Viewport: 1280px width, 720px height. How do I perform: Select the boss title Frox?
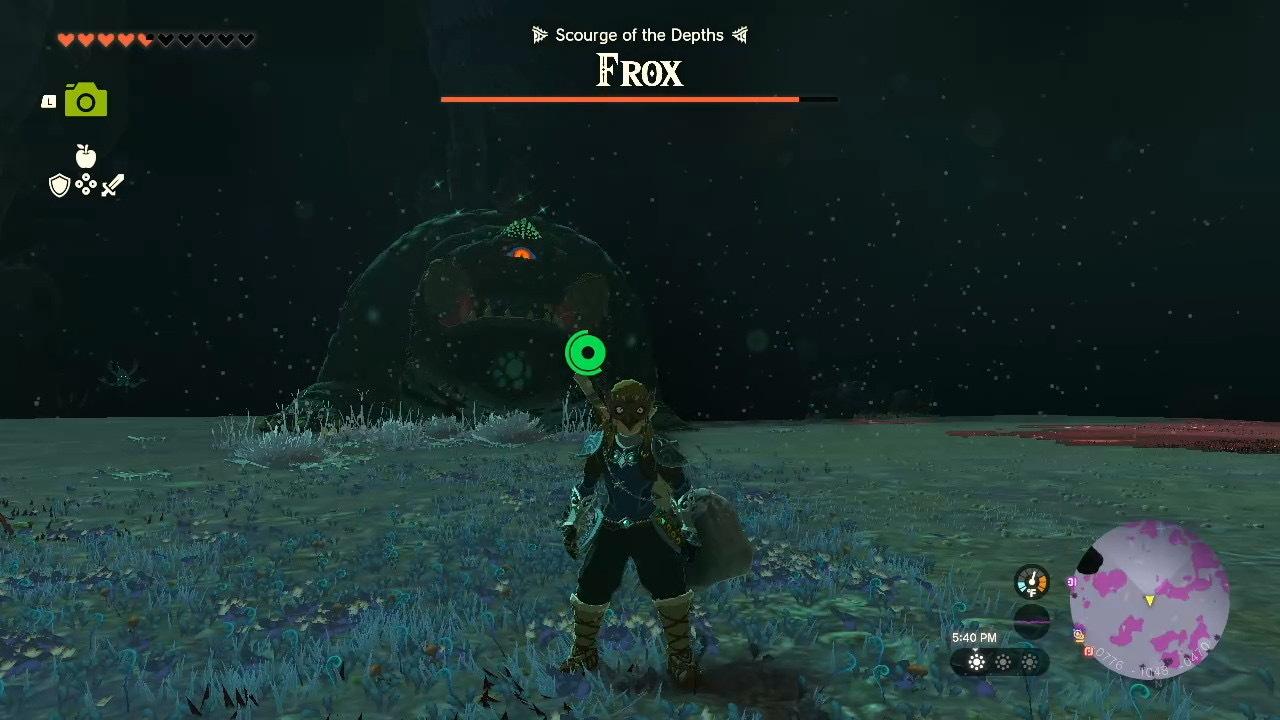[638, 71]
